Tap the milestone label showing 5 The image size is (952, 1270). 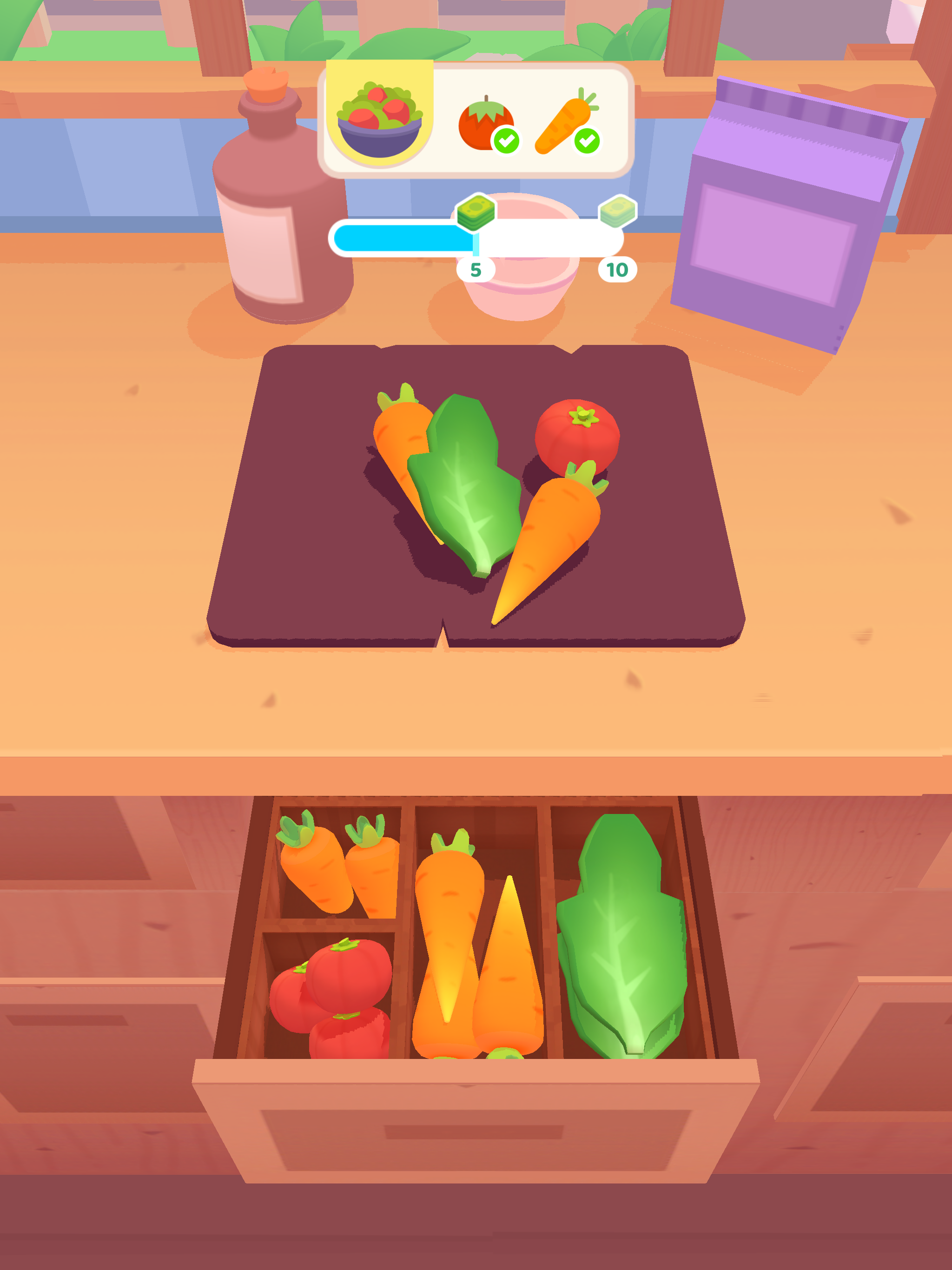point(476,270)
